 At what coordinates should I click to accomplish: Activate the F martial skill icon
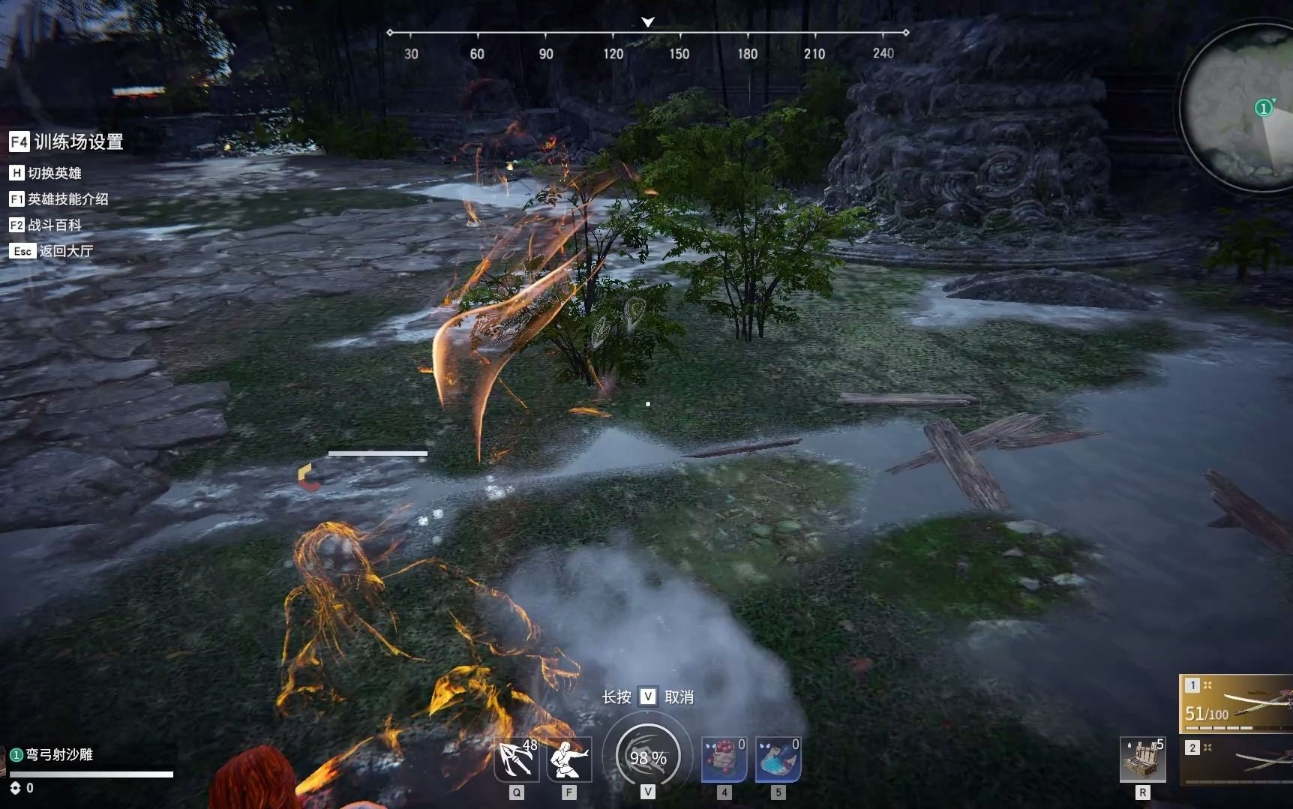570,760
